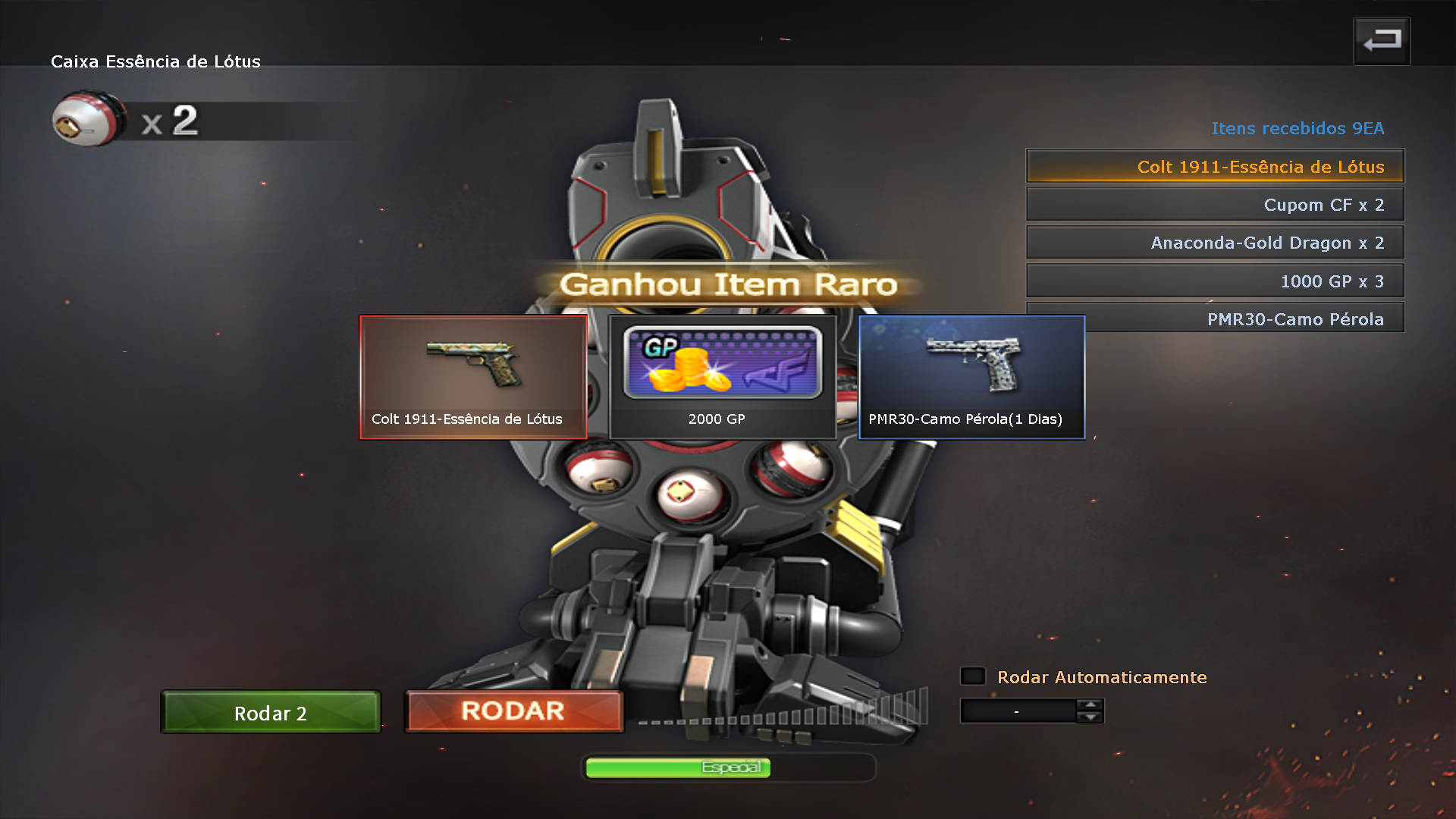The width and height of the screenshot is (1456, 819).
Task: Select the PMR30-Camo Pérola reward card
Action: point(971,377)
